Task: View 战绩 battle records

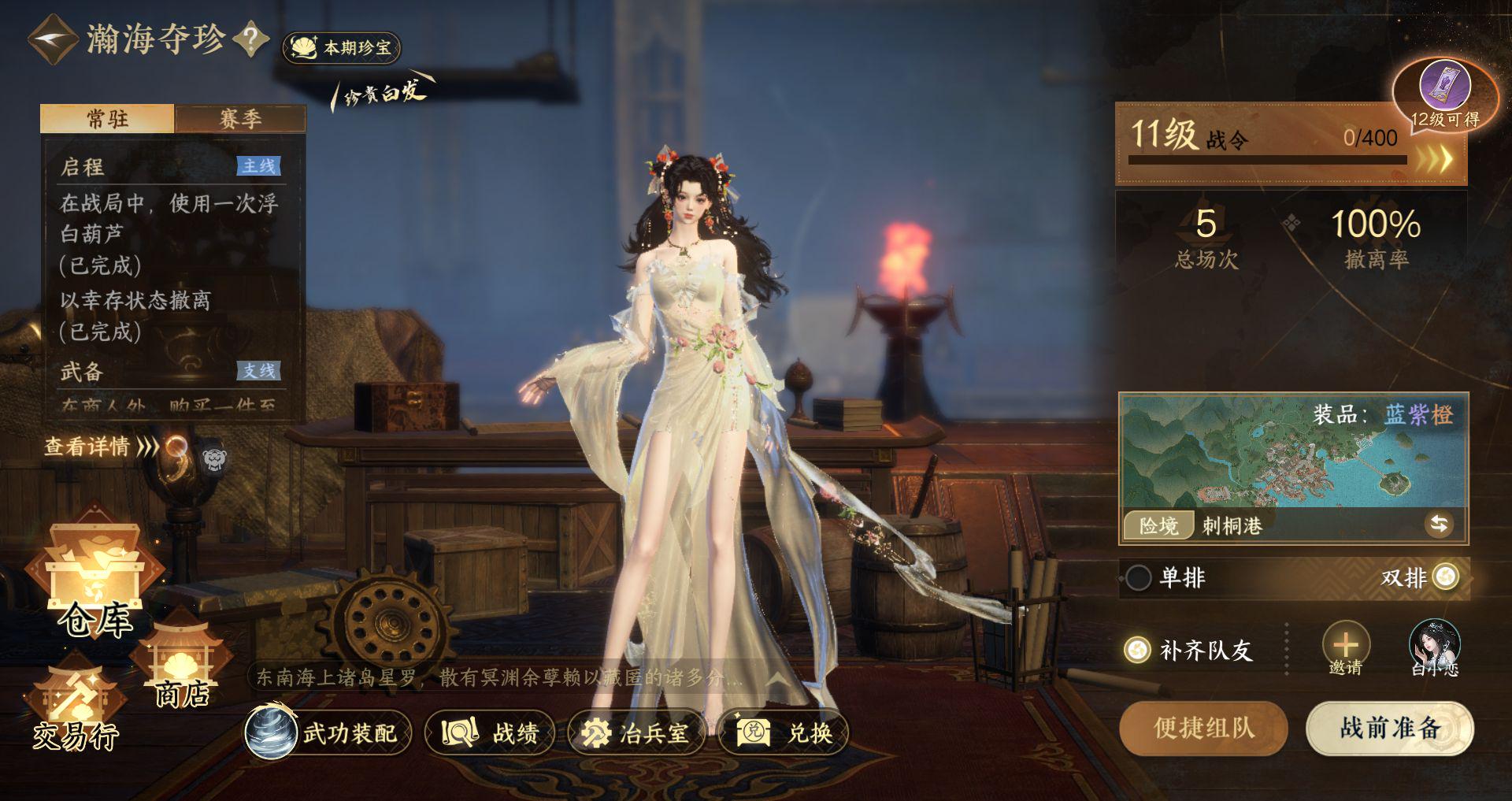Action: [490, 733]
